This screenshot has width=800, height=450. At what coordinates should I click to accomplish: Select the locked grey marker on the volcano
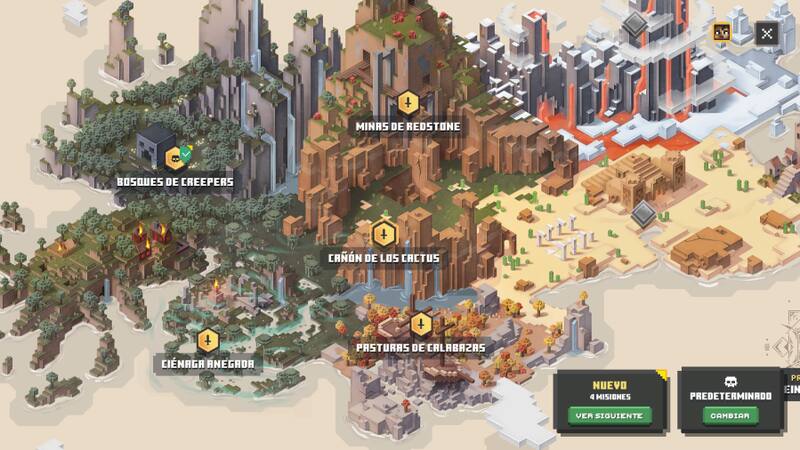pyautogui.click(x=634, y=26)
